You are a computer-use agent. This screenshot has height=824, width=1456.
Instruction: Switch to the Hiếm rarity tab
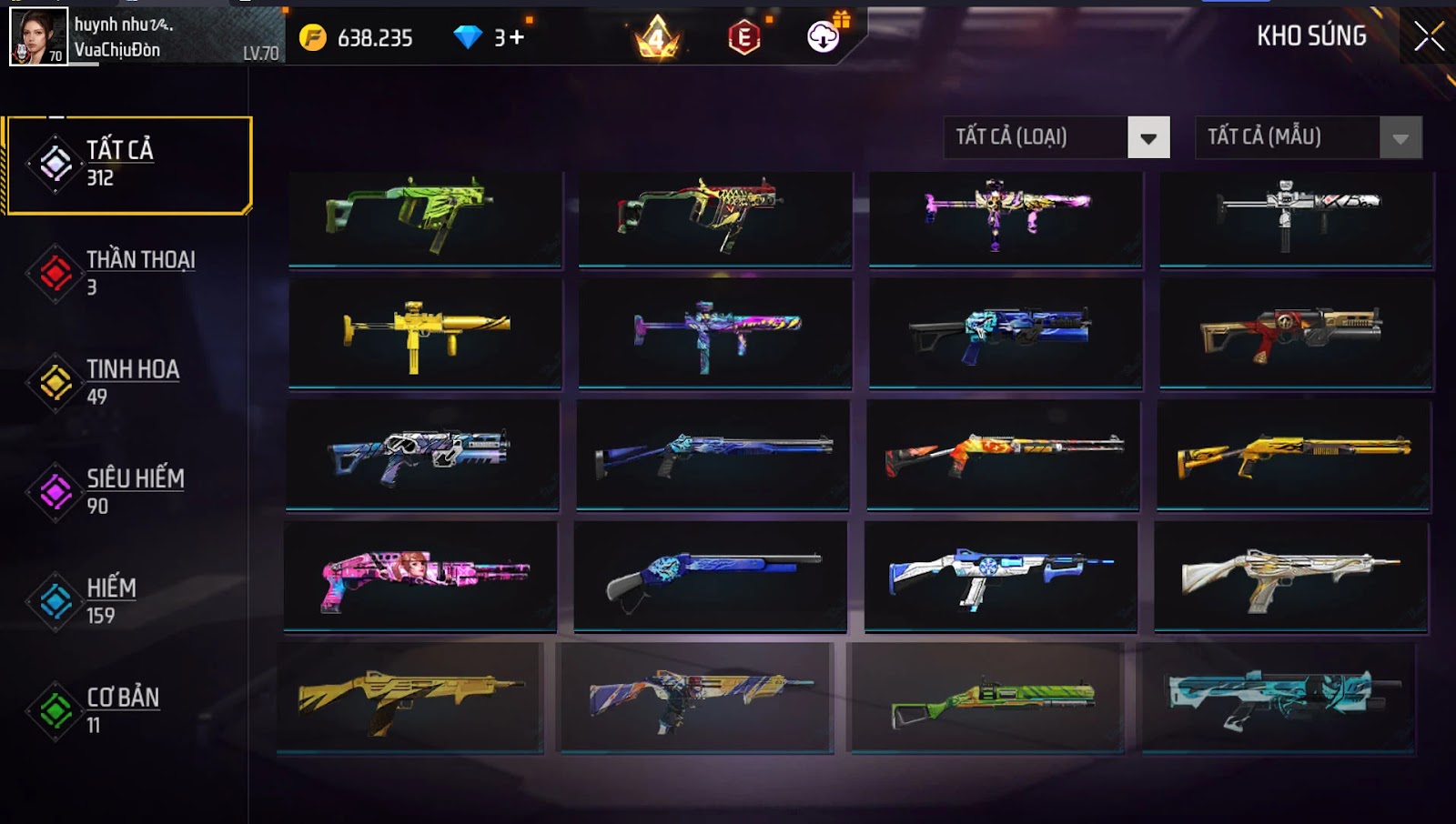coord(127,601)
